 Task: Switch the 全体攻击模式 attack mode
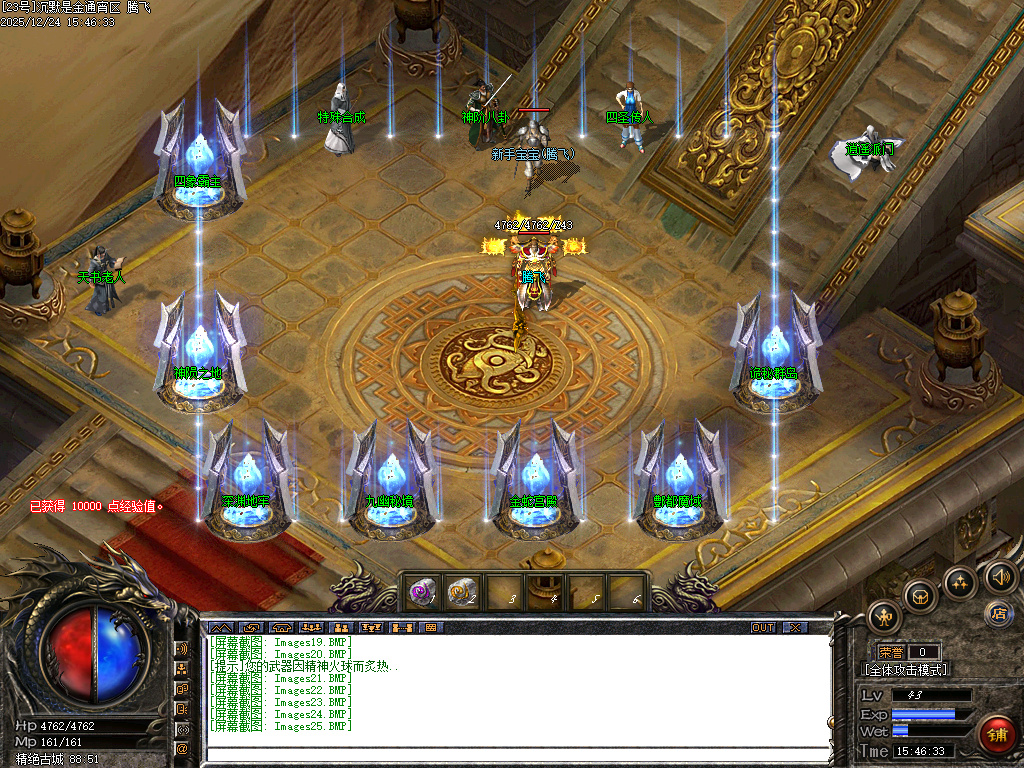coord(905,670)
